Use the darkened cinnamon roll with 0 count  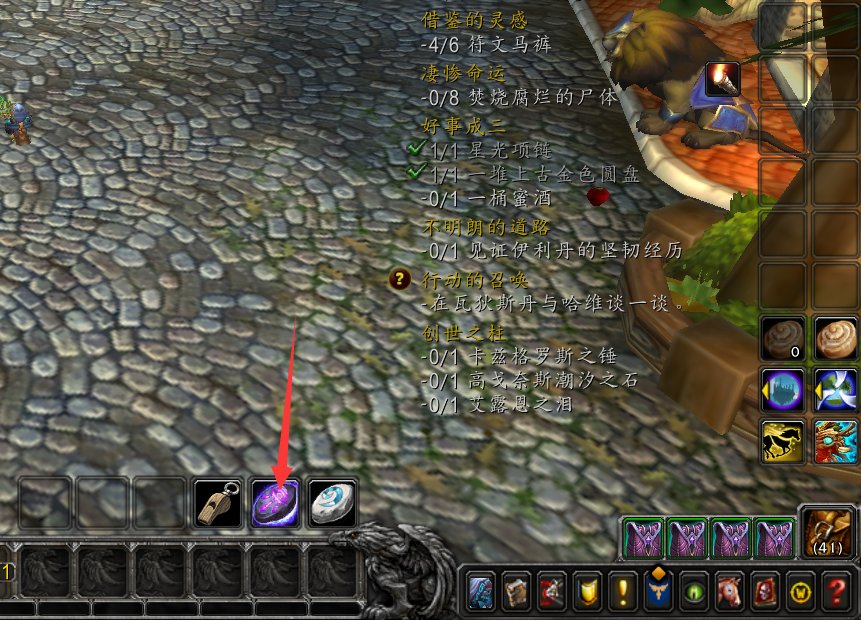tap(782, 338)
